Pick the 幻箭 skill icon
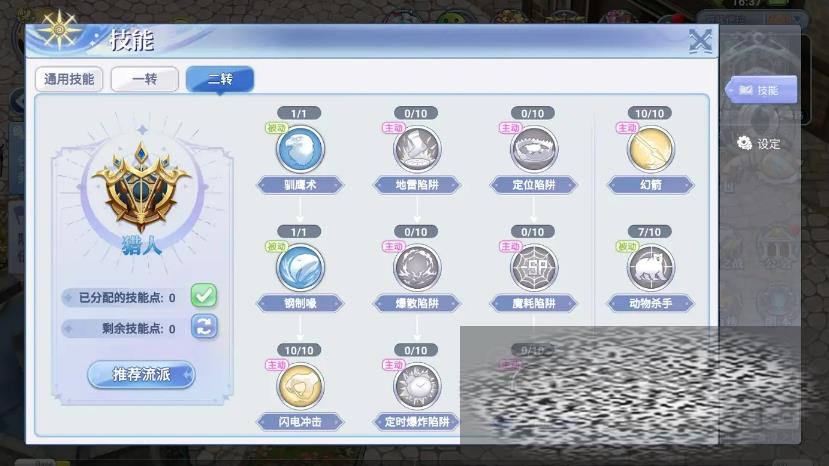829x466 pixels. coord(650,150)
